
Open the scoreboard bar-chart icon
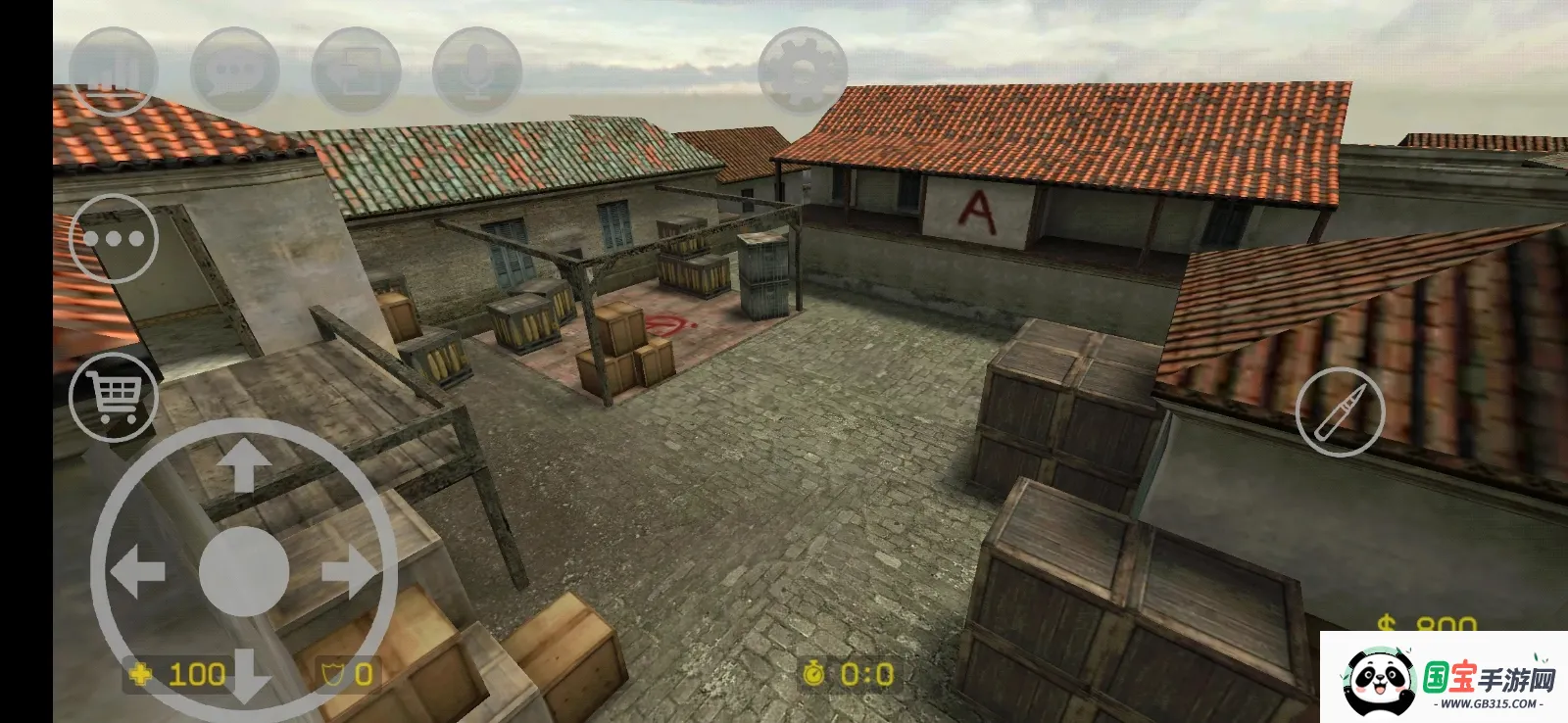pos(113,71)
